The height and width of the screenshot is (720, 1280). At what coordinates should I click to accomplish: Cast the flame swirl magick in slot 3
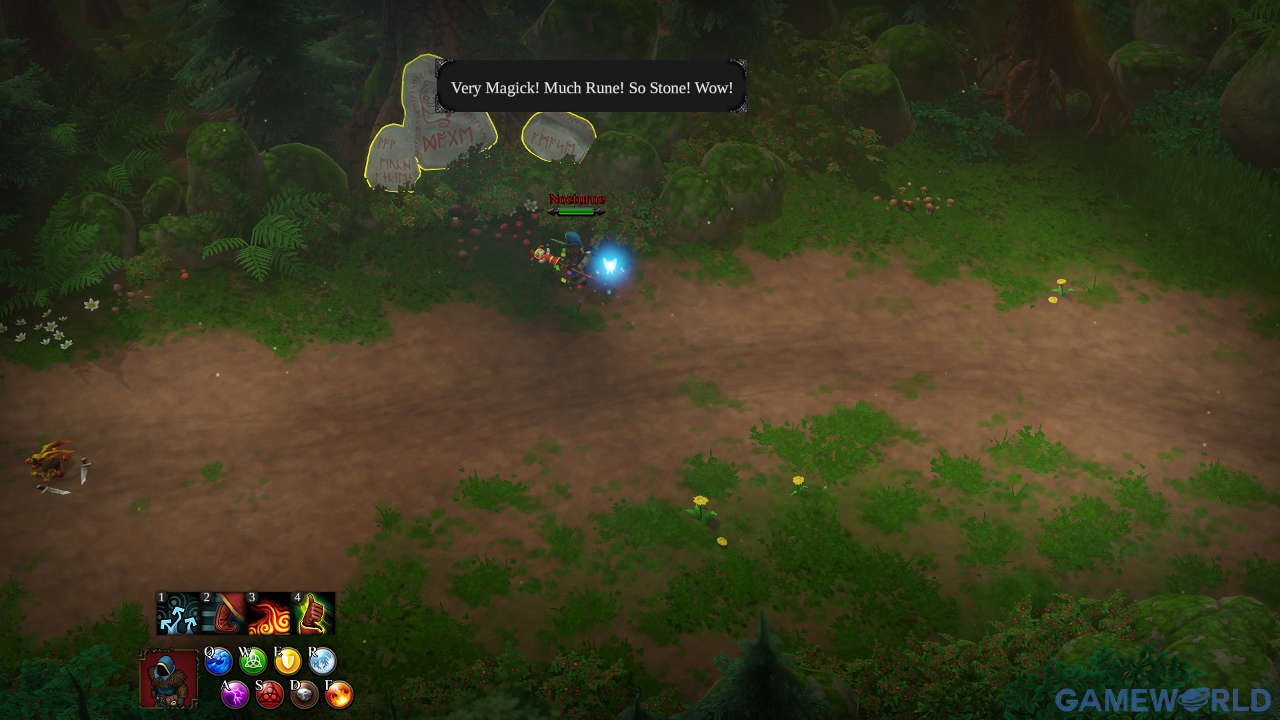tap(268, 613)
